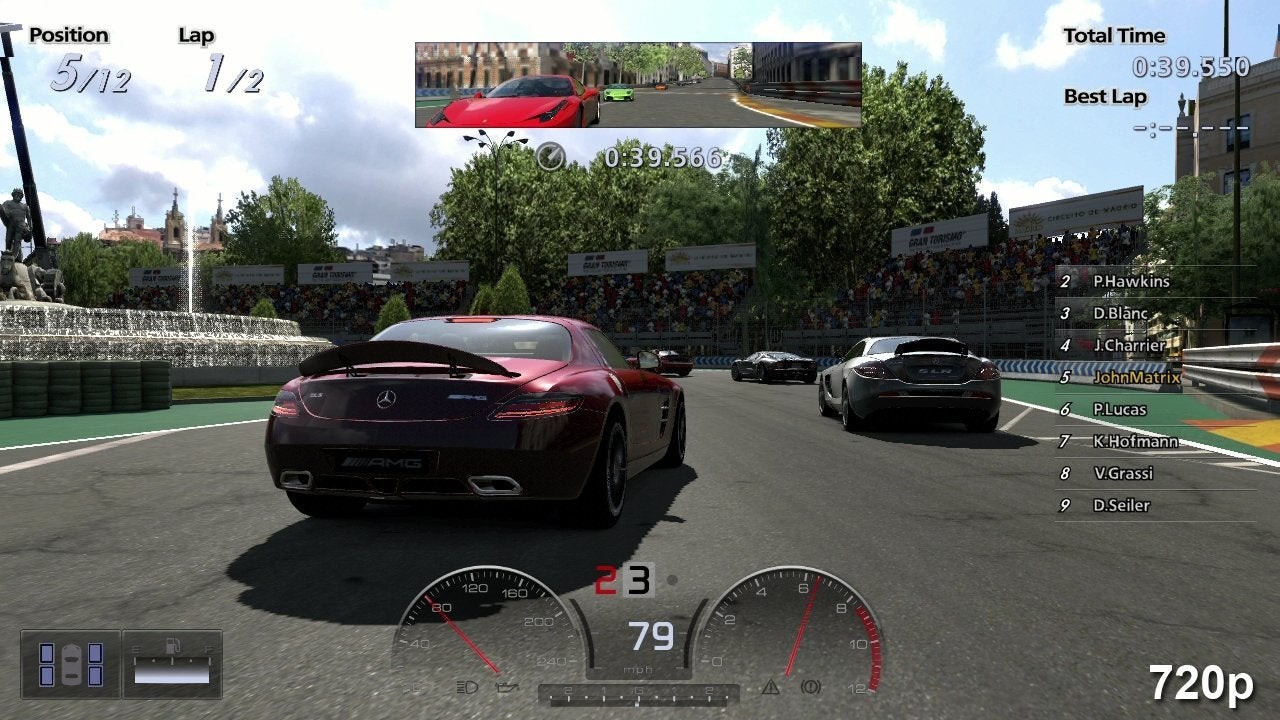Image resolution: width=1280 pixels, height=720 pixels.
Task: Select the highlighted JohnMatrix standings entry
Action: coord(1136,378)
